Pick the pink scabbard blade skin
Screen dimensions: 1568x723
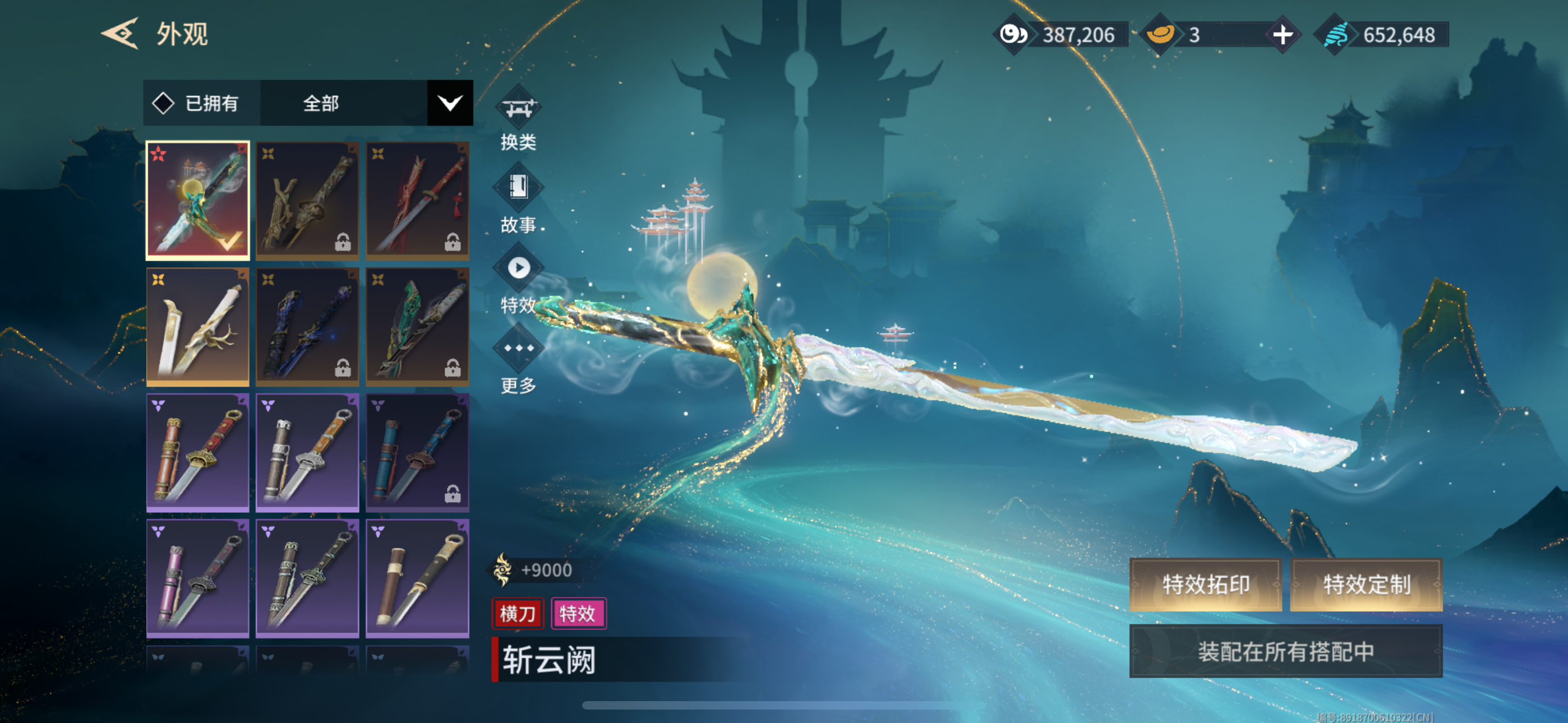click(x=198, y=577)
